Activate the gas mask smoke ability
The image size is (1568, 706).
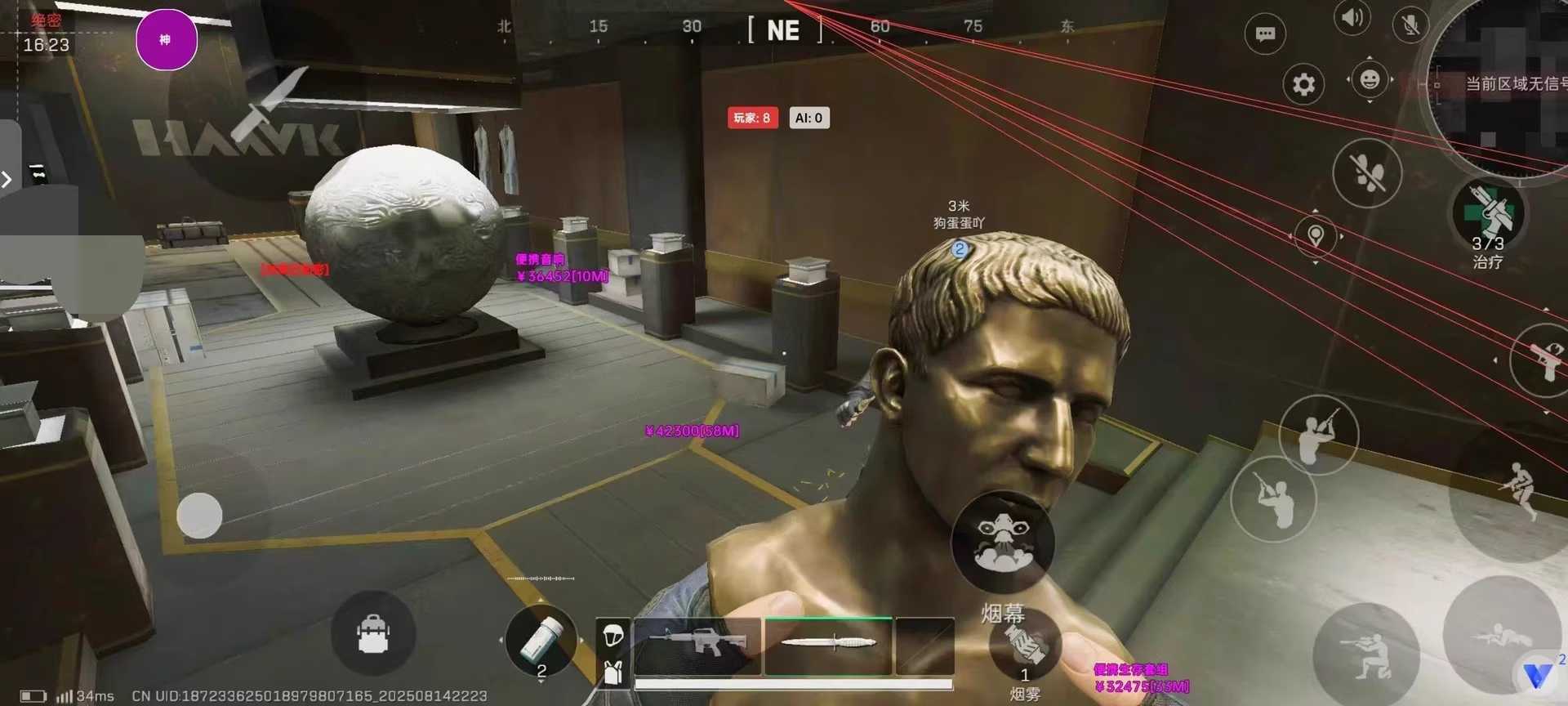click(1003, 543)
